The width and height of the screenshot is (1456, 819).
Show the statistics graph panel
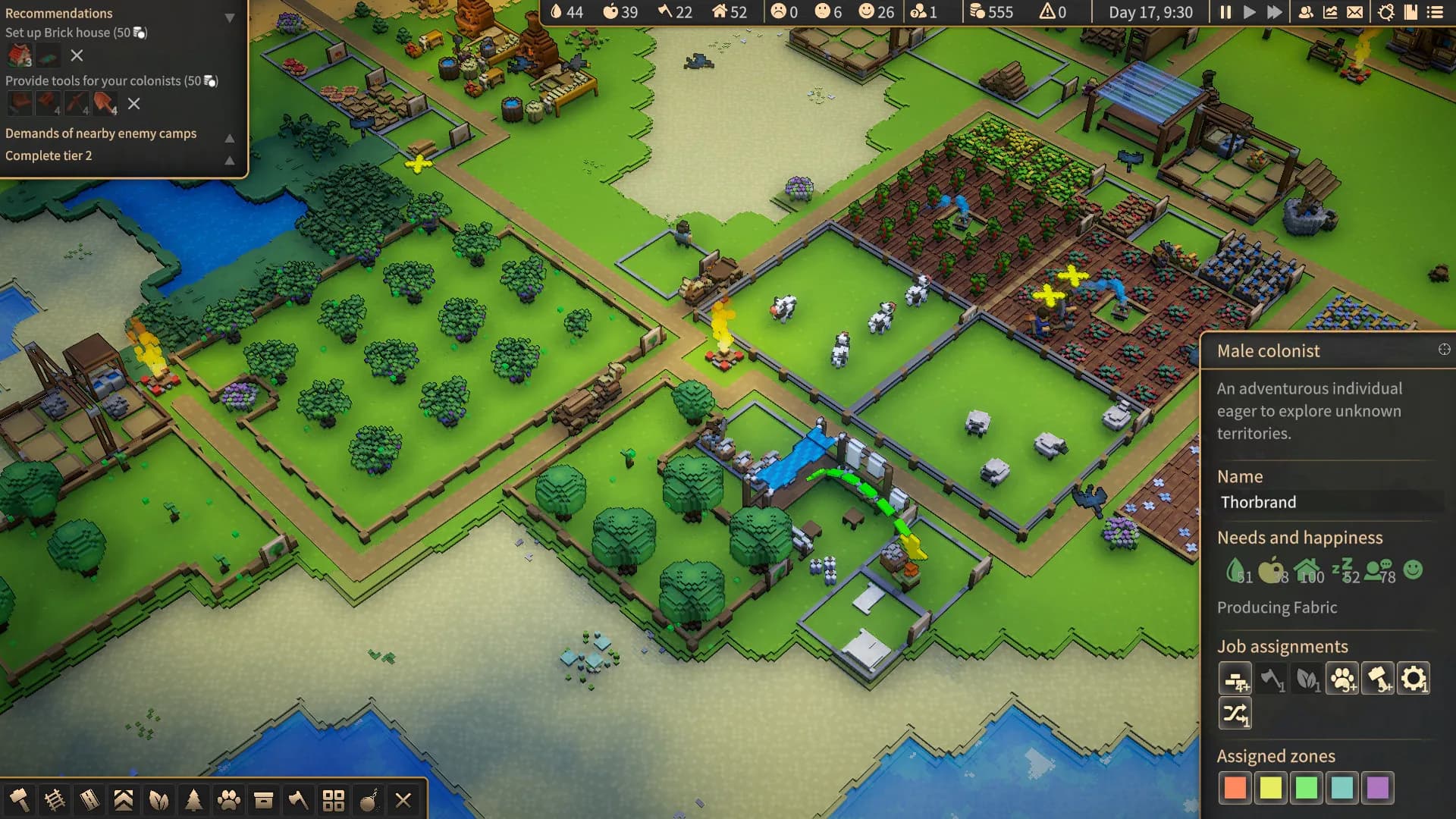[1330, 12]
